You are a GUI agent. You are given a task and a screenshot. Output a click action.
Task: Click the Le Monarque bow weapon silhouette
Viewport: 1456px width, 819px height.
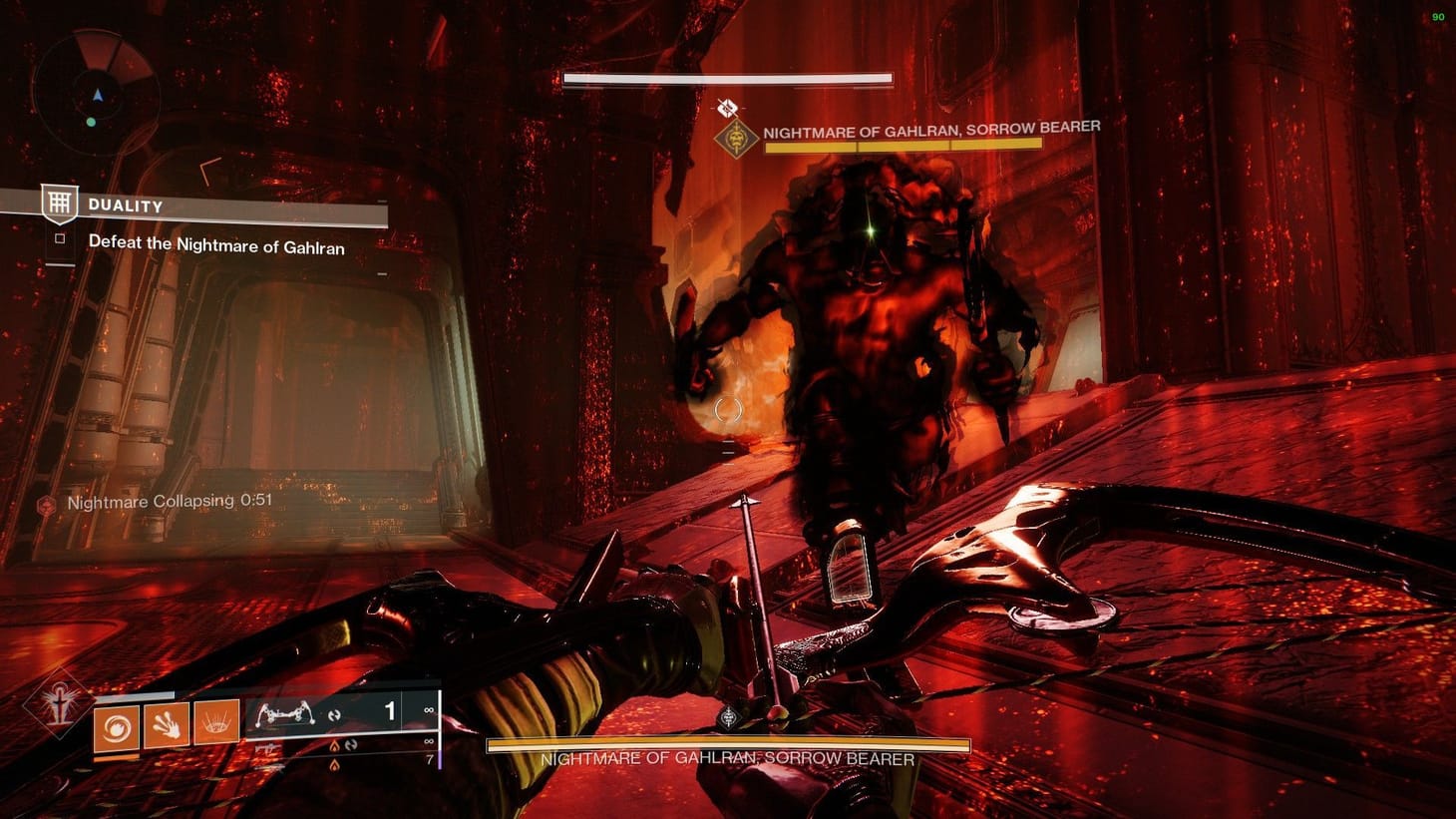click(x=285, y=715)
